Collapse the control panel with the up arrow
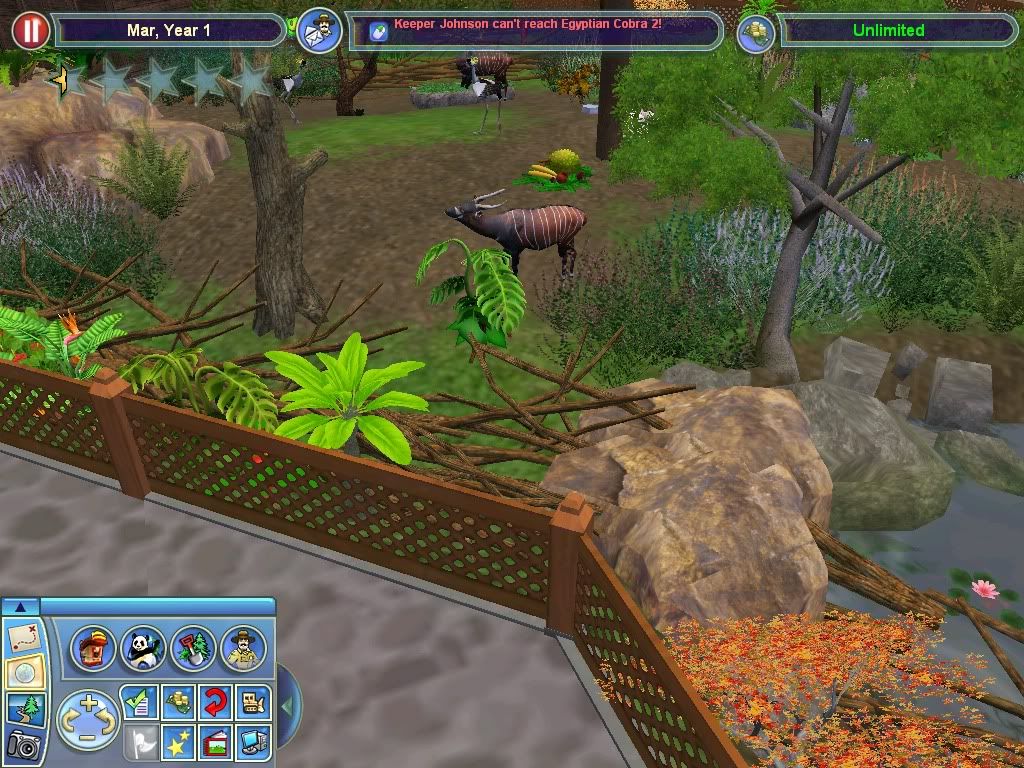1024x768 pixels. click(20, 606)
